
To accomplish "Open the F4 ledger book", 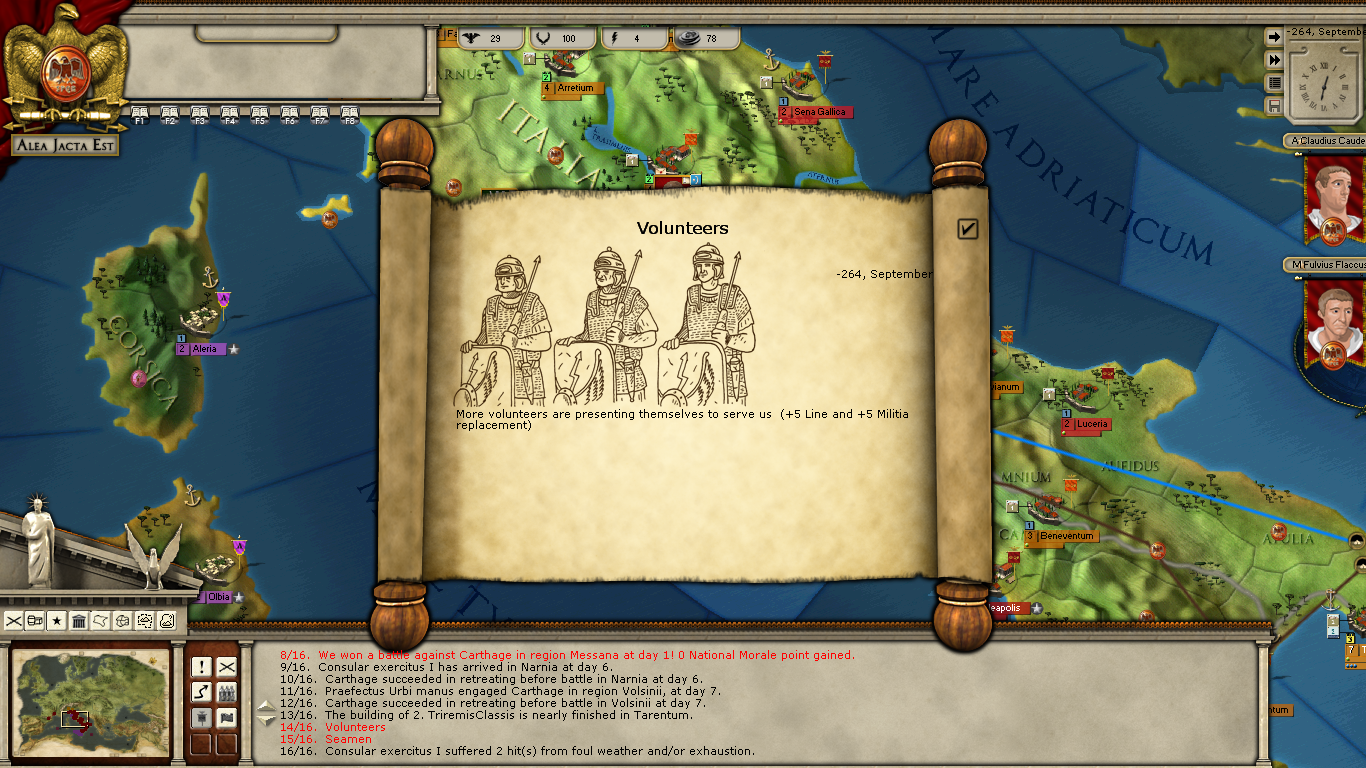I will pyautogui.click(x=230, y=113).
